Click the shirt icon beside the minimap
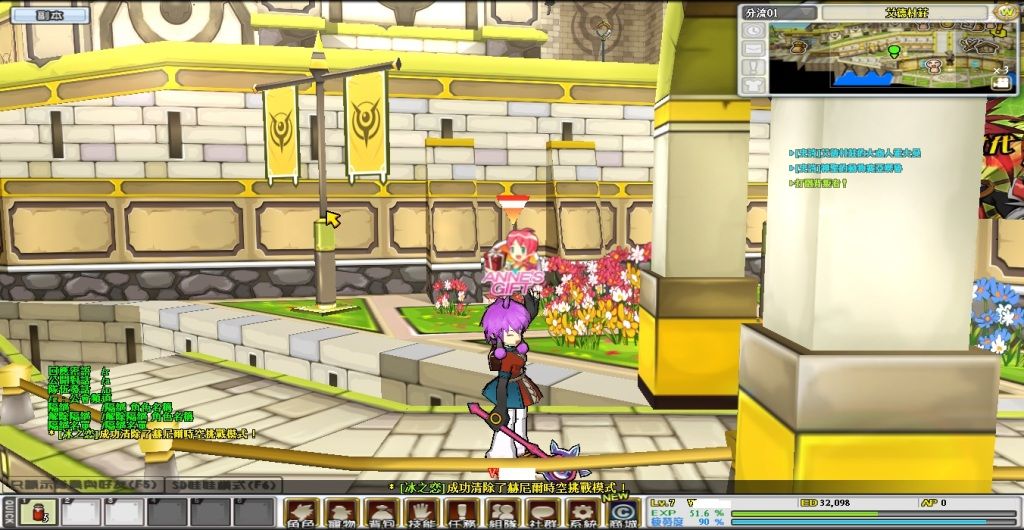Screen dimensions: 1024x530 pos(754,84)
